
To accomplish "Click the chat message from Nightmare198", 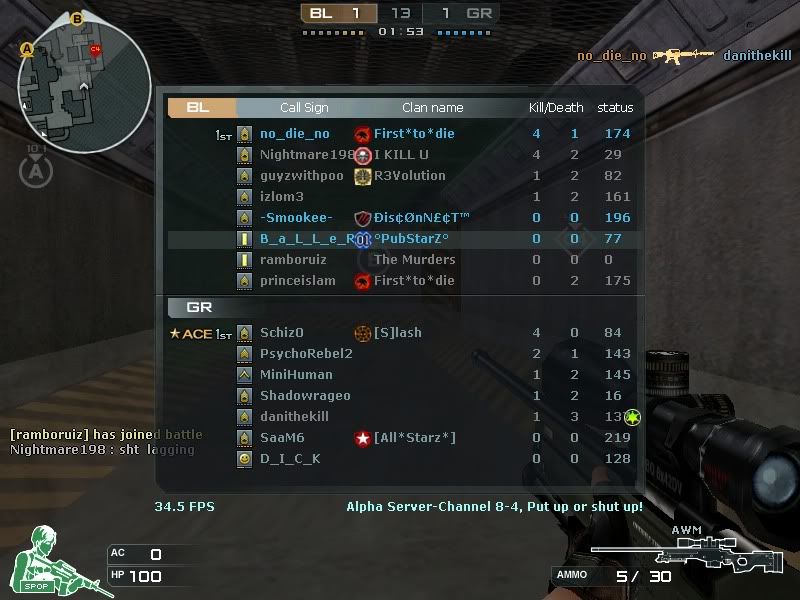I will coord(102,450).
